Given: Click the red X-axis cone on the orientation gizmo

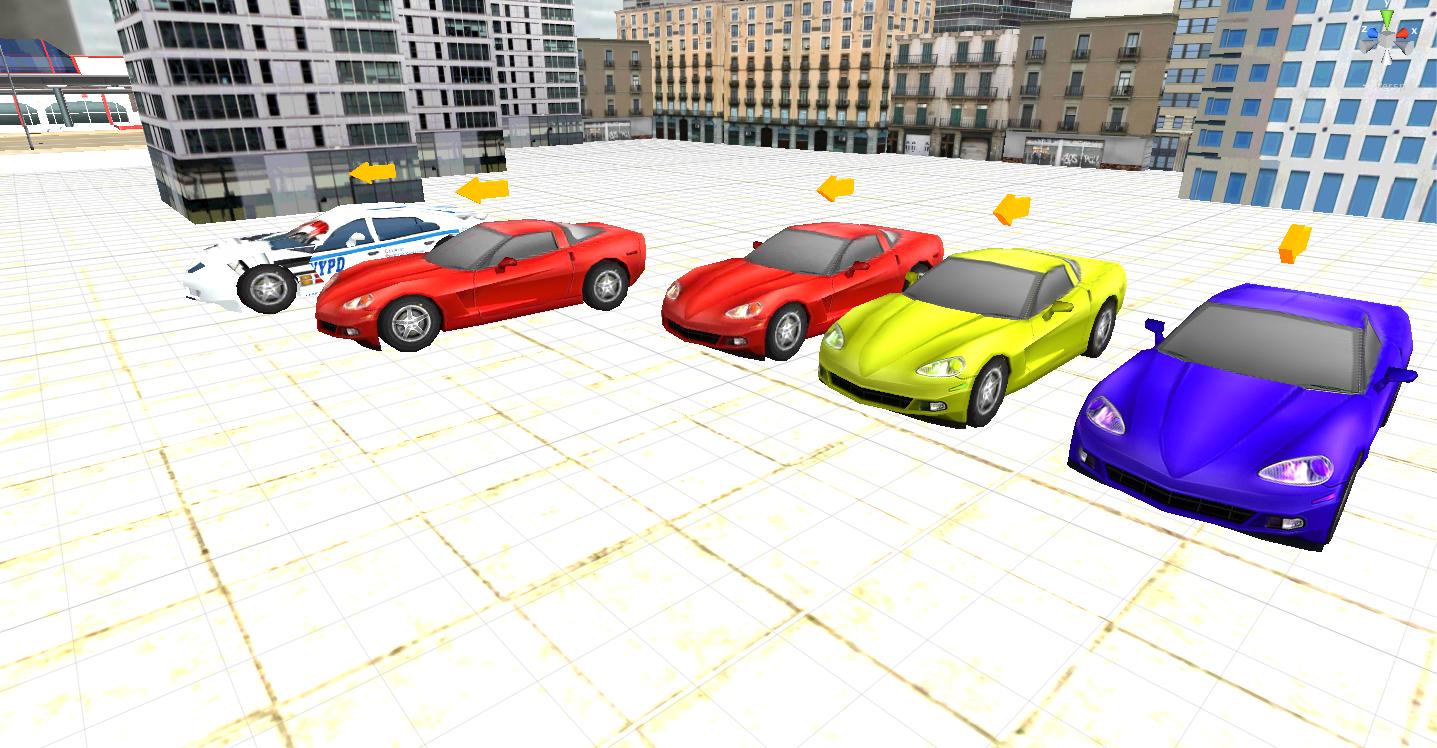Looking at the screenshot, I should point(1403,35).
